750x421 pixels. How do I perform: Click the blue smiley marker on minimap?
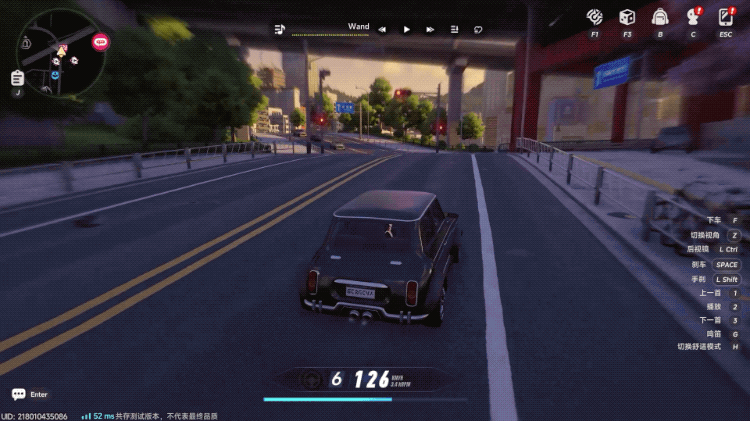point(55,74)
